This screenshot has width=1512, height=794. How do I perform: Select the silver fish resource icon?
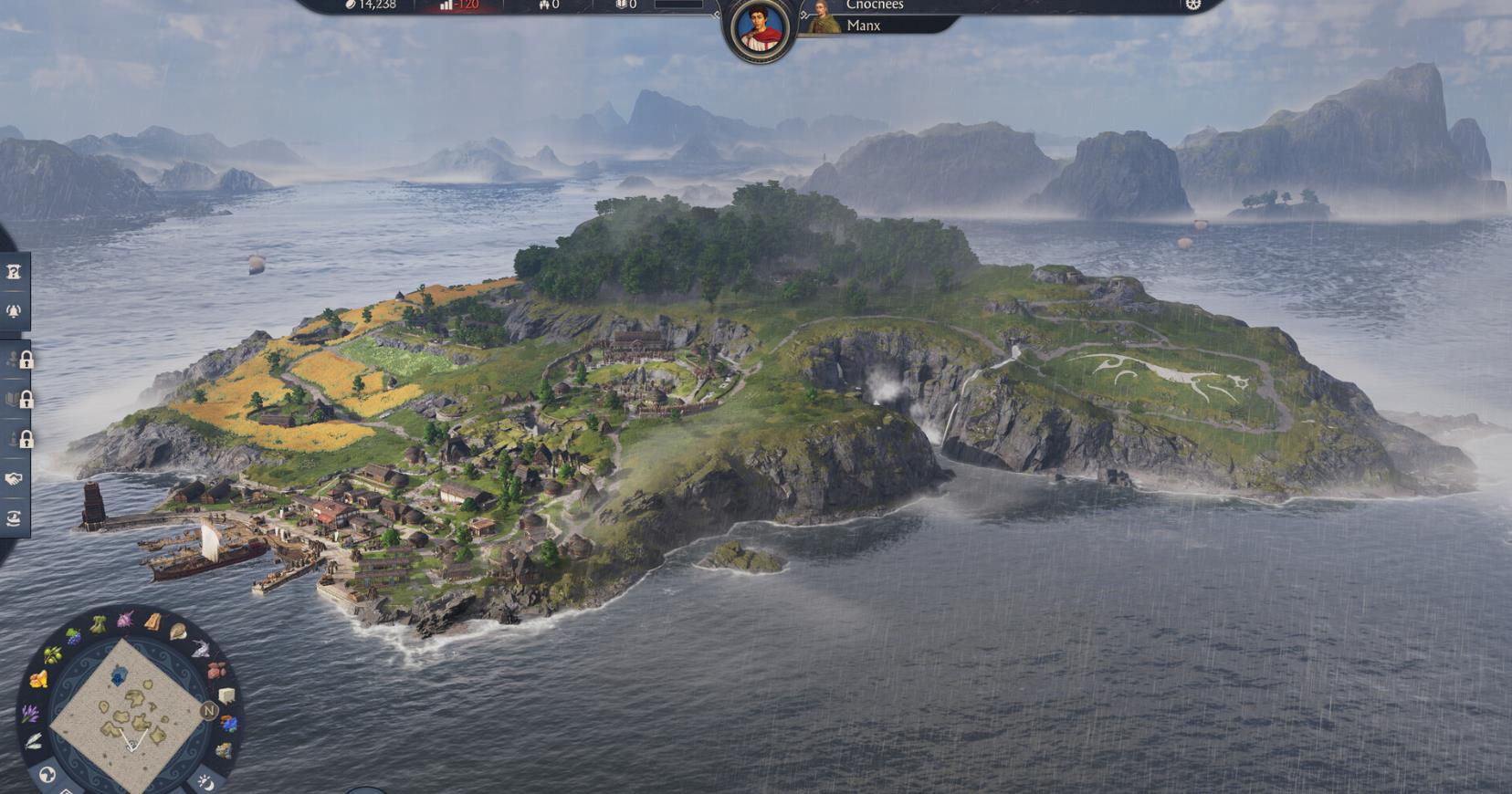coord(200,649)
